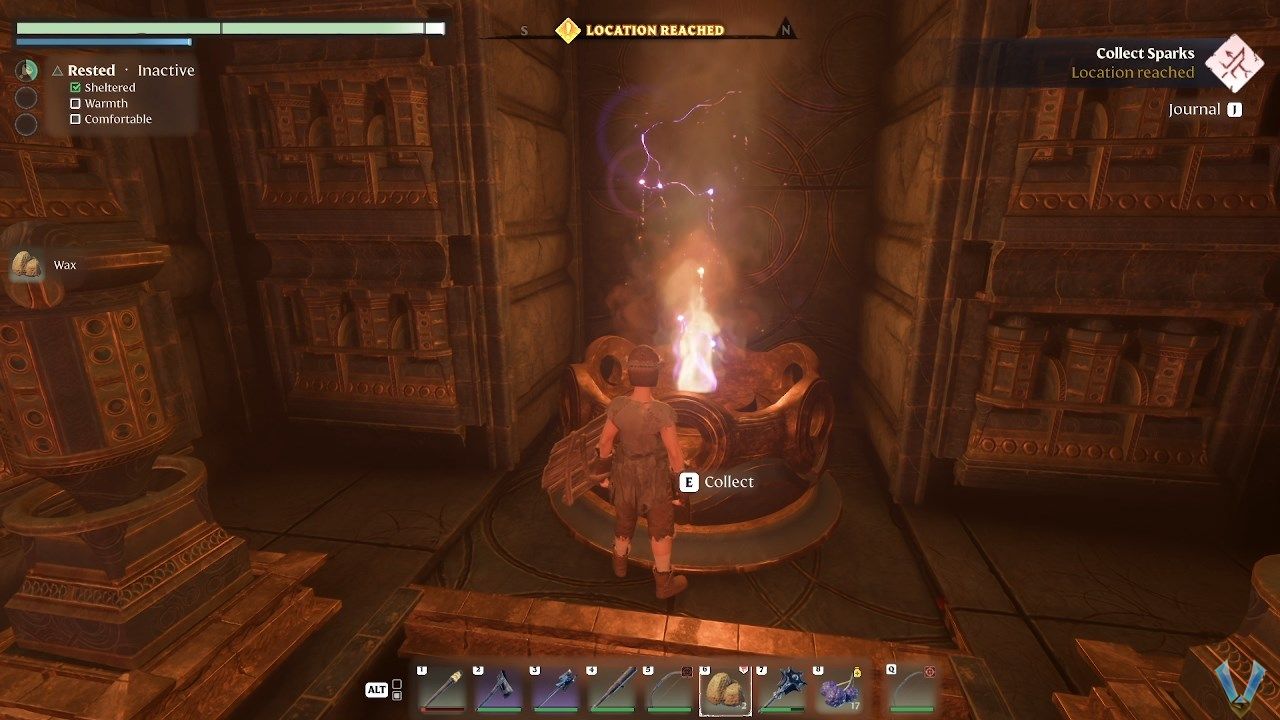Toggle the Sheltered buff checkbox
The height and width of the screenshot is (720, 1280).
click(75, 87)
